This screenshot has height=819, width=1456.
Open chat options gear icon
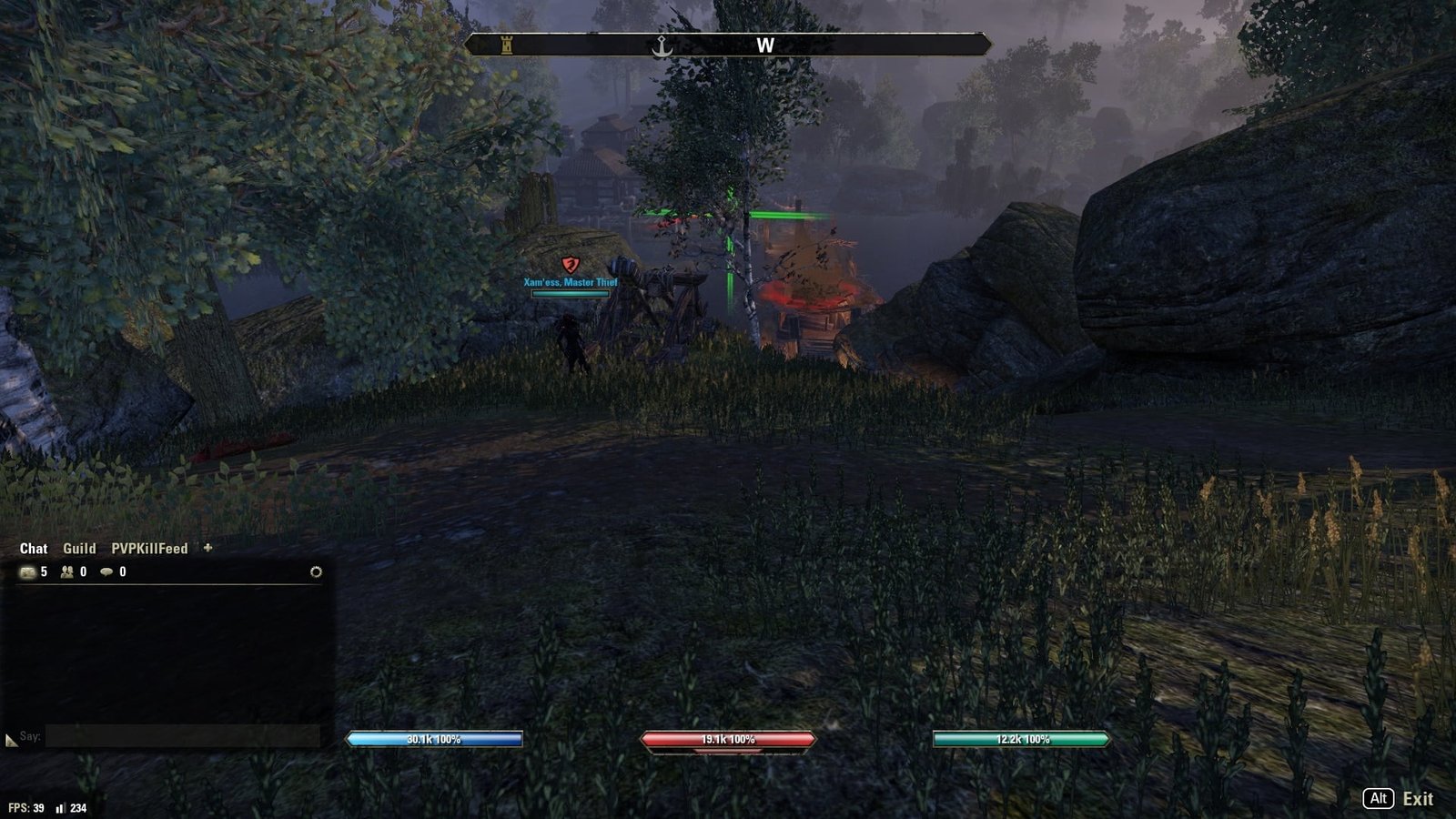[316, 571]
